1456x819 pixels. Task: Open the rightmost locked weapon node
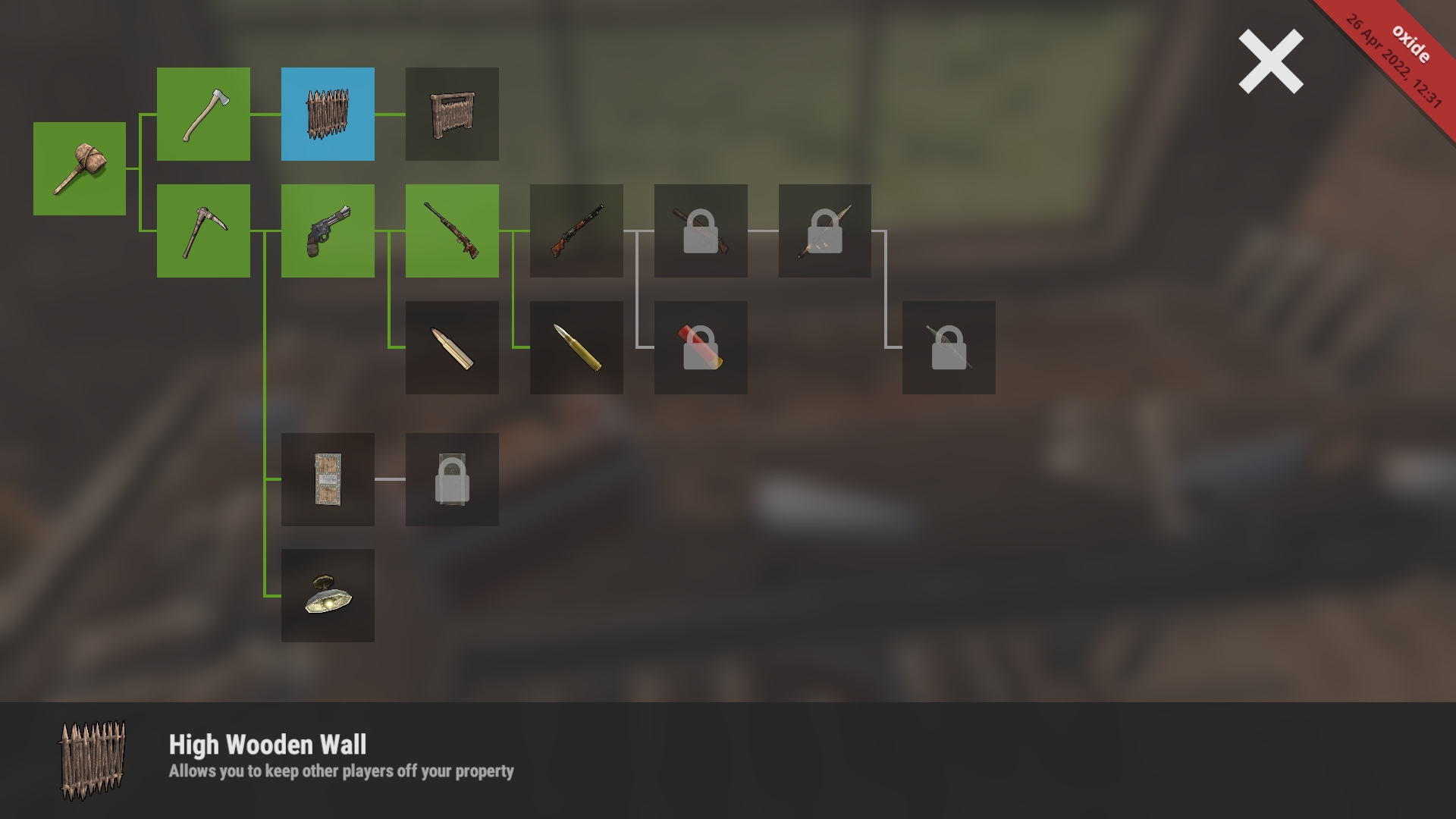[824, 231]
